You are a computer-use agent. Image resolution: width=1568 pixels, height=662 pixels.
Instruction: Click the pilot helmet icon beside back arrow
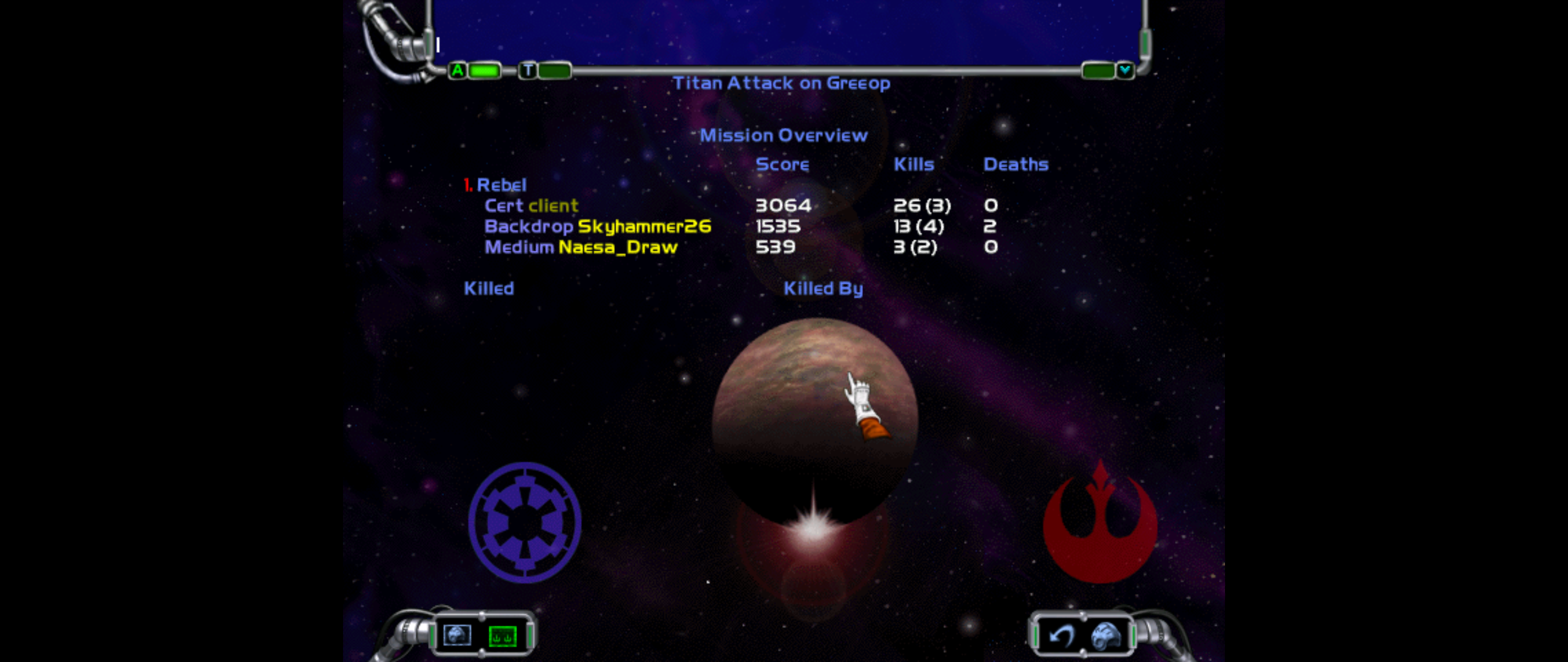(1106, 636)
